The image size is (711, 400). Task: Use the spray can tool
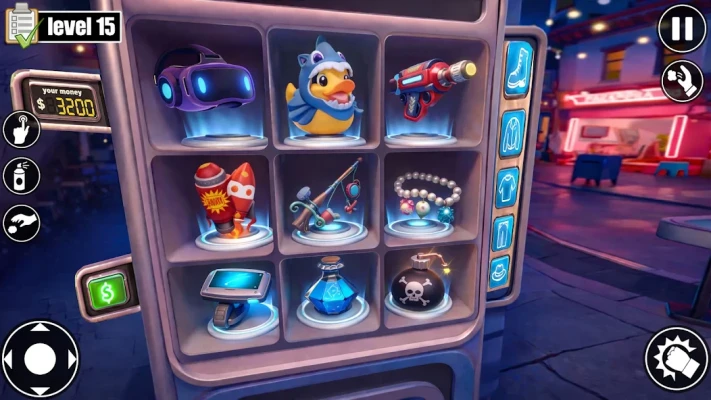tap(21, 175)
